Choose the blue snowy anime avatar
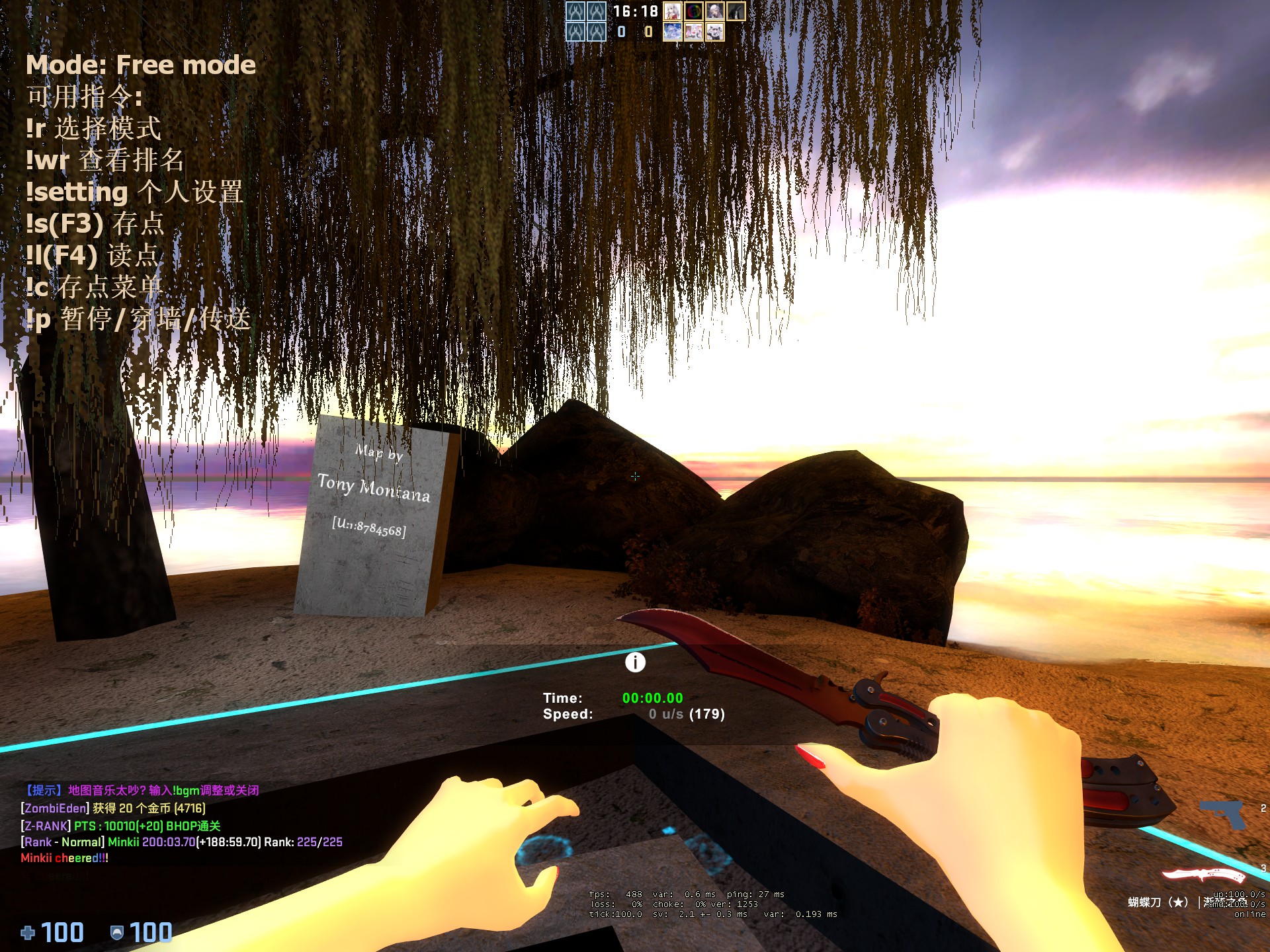1270x952 pixels. (x=672, y=32)
